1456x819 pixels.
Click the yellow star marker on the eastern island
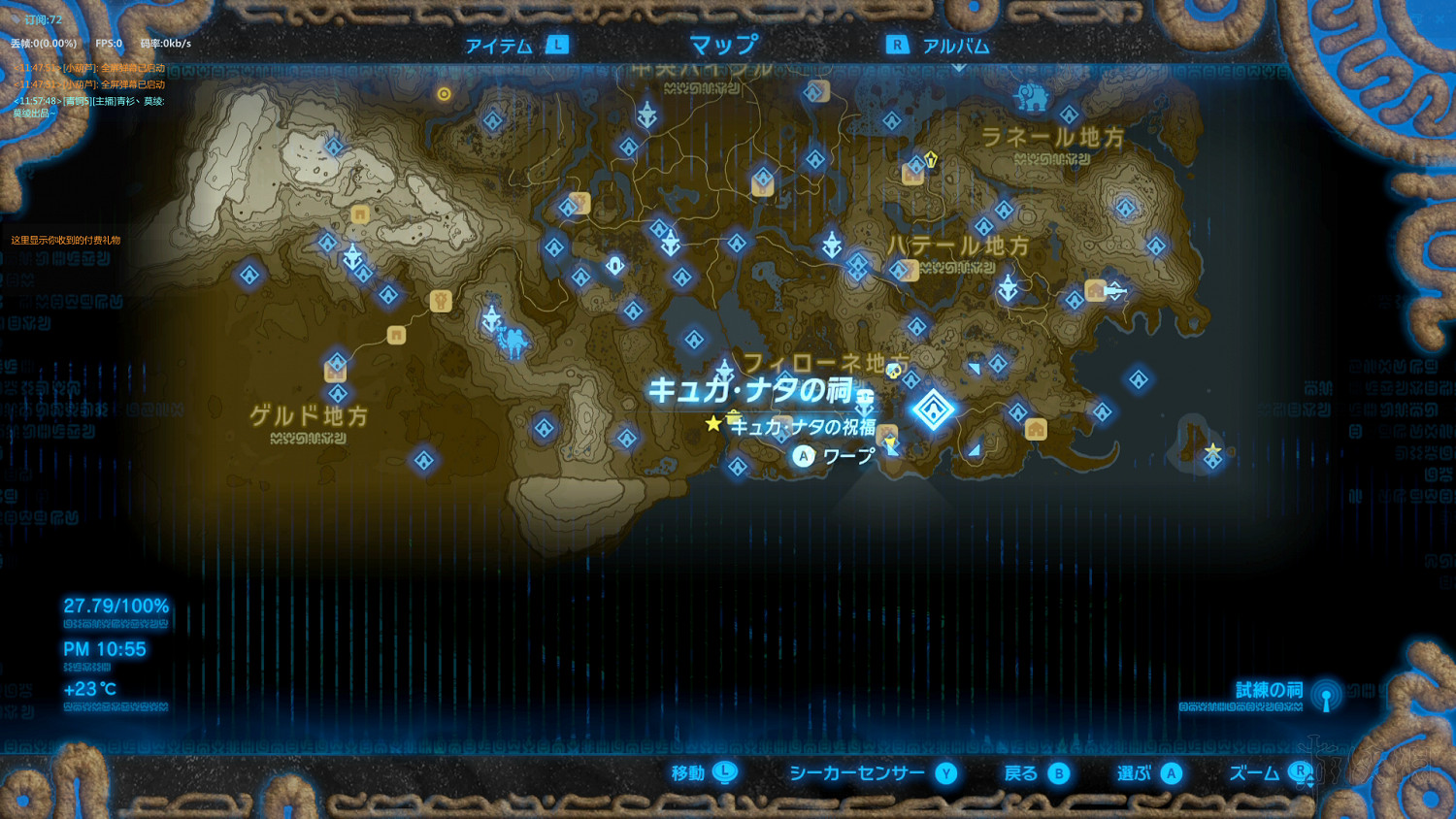click(x=1213, y=449)
